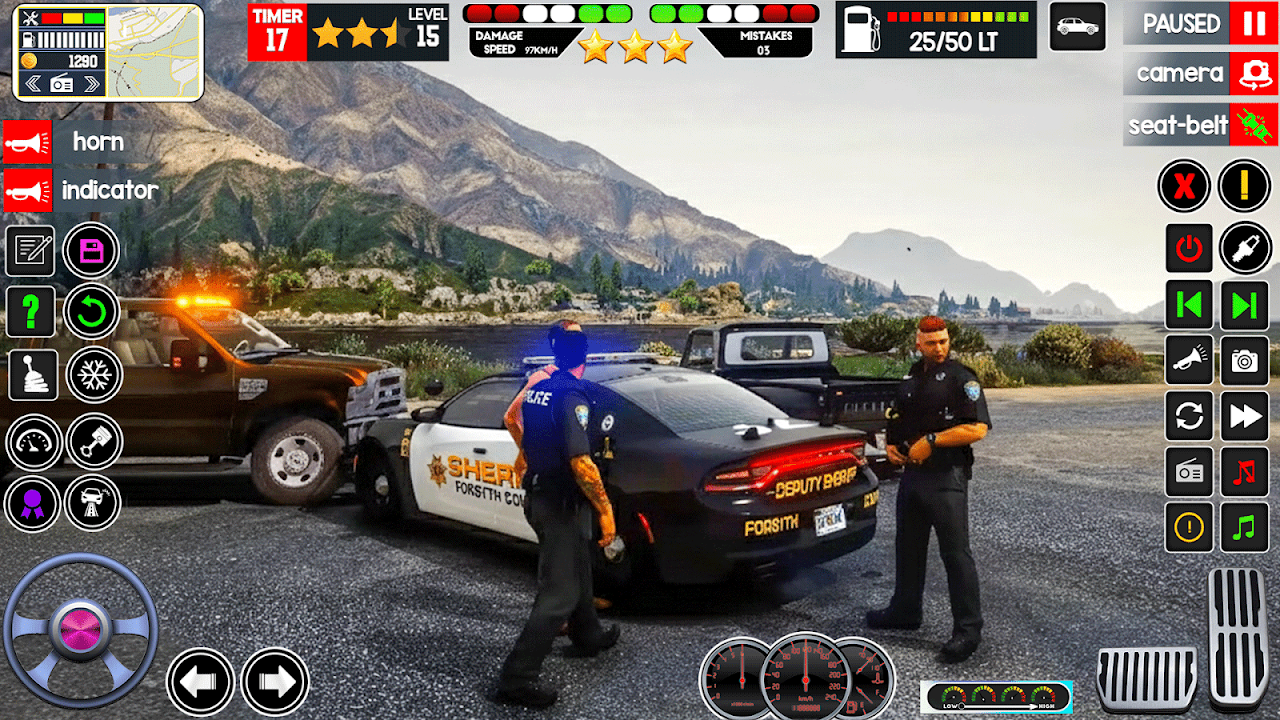The height and width of the screenshot is (720, 1280).
Task: Click the green music note icon
Action: pyautogui.click(x=1245, y=527)
